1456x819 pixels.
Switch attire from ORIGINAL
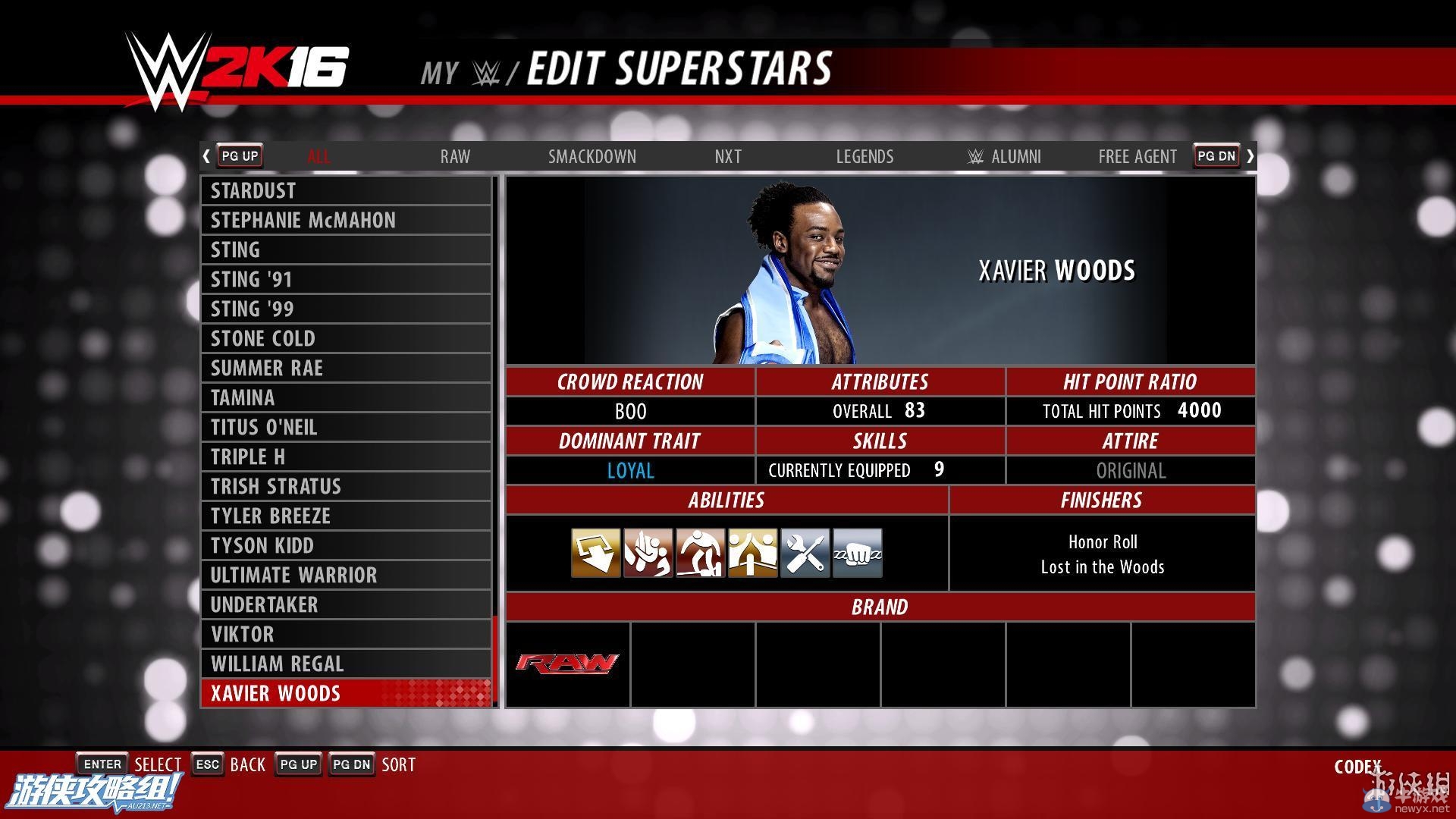pos(1130,470)
